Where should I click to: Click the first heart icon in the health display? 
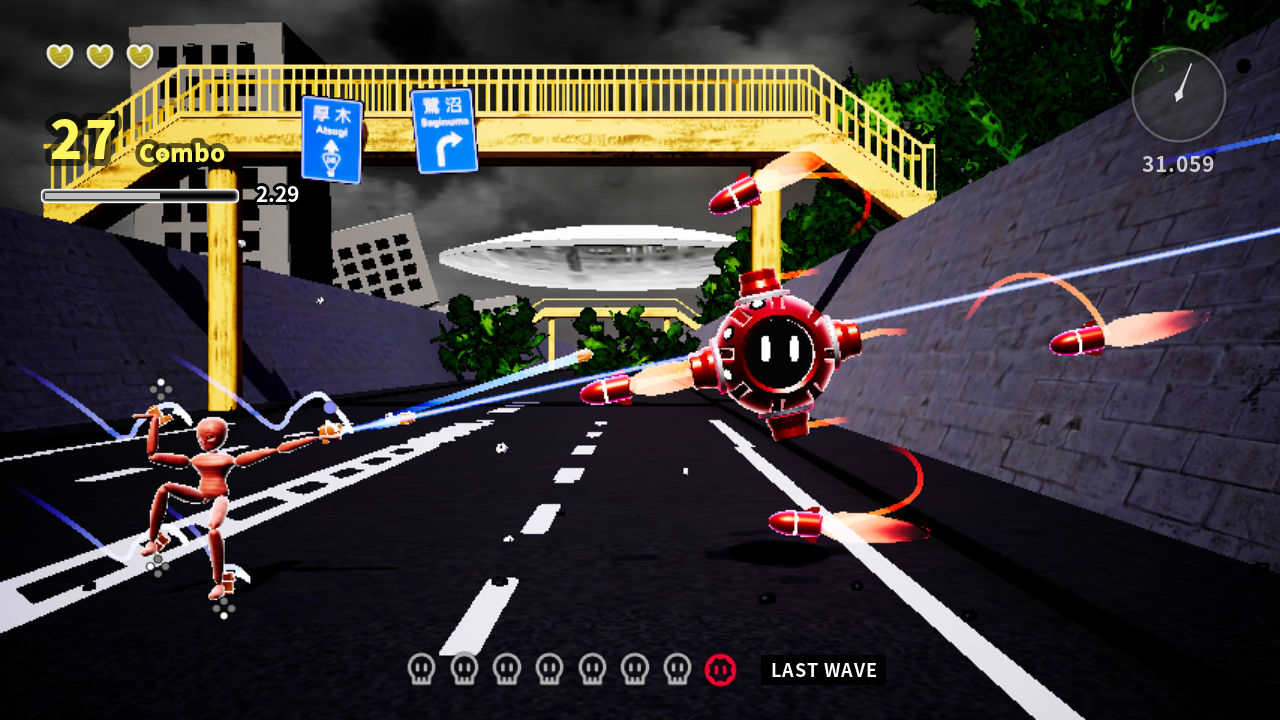(59, 56)
